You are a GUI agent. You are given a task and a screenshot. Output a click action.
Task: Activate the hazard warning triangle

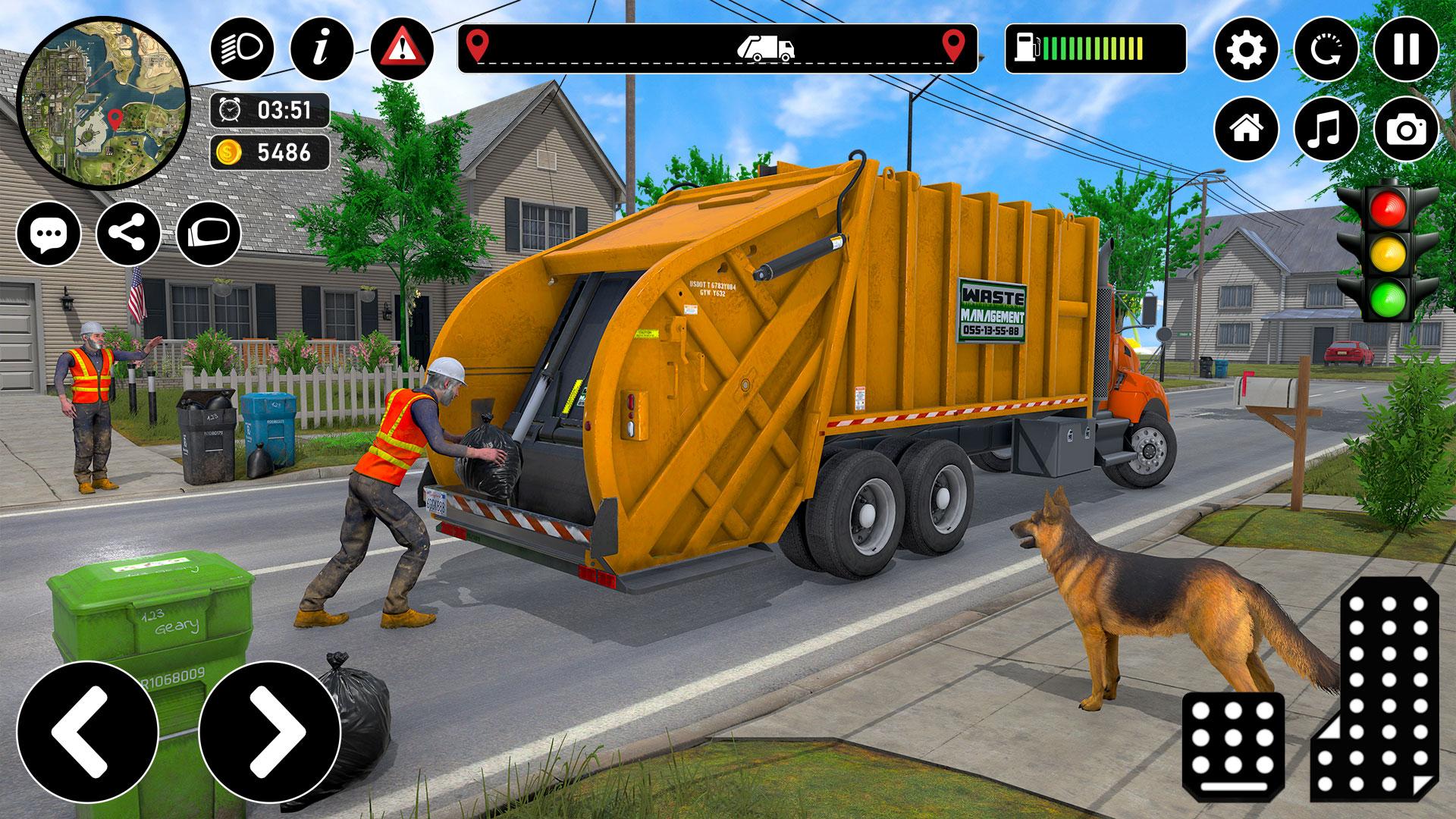pos(402,49)
